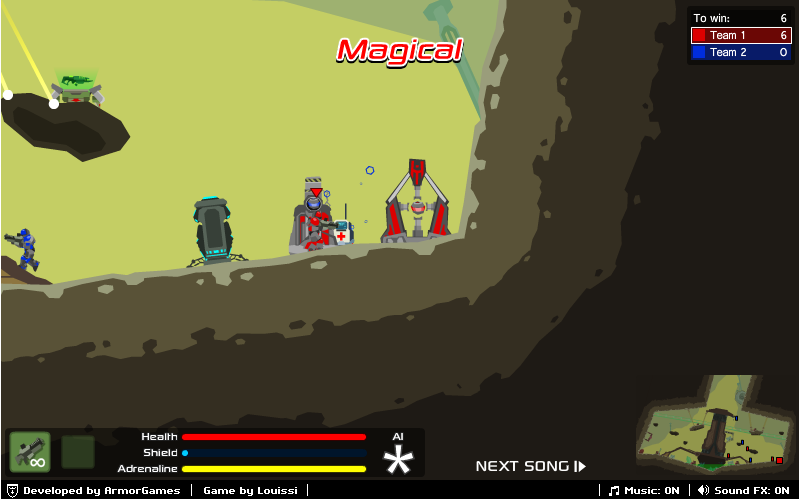Open the ArmorGames developer link

tap(100, 490)
